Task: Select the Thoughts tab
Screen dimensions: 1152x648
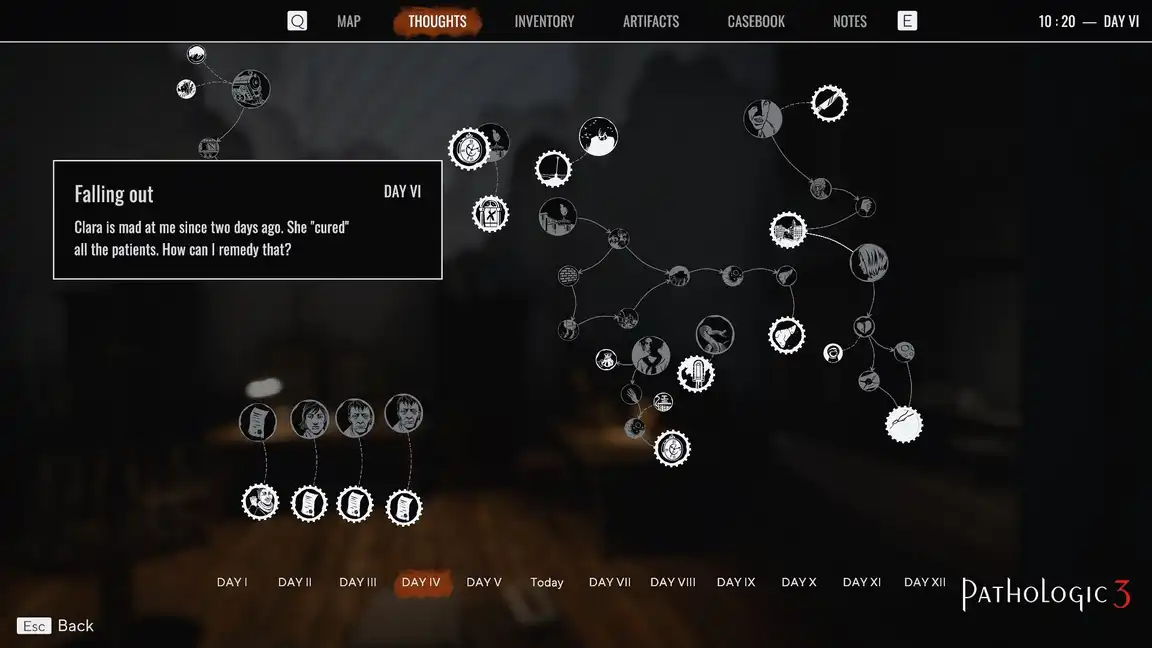Action: (x=437, y=21)
